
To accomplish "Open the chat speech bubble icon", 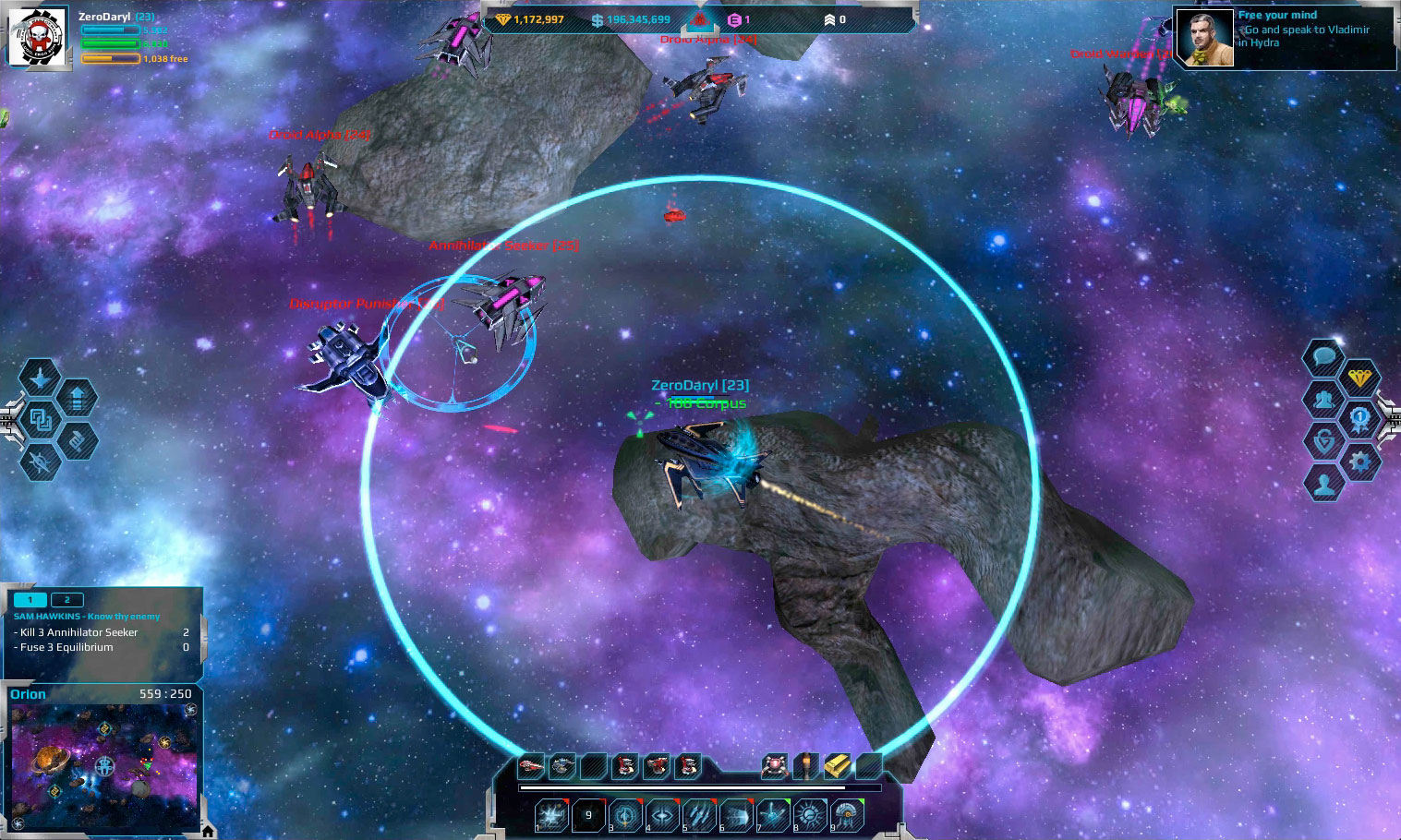I will (1323, 355).
